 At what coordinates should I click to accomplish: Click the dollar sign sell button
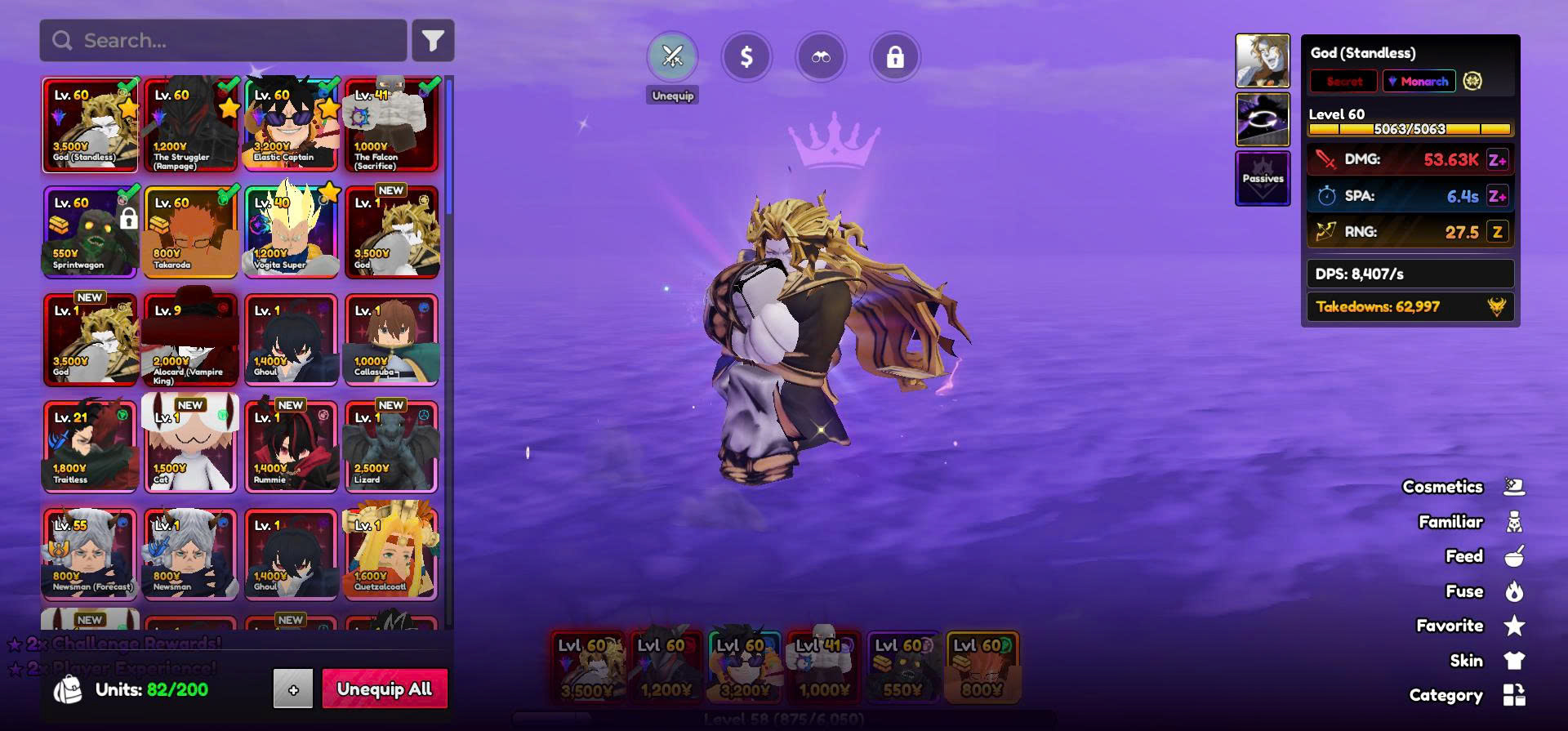(746, 57)
